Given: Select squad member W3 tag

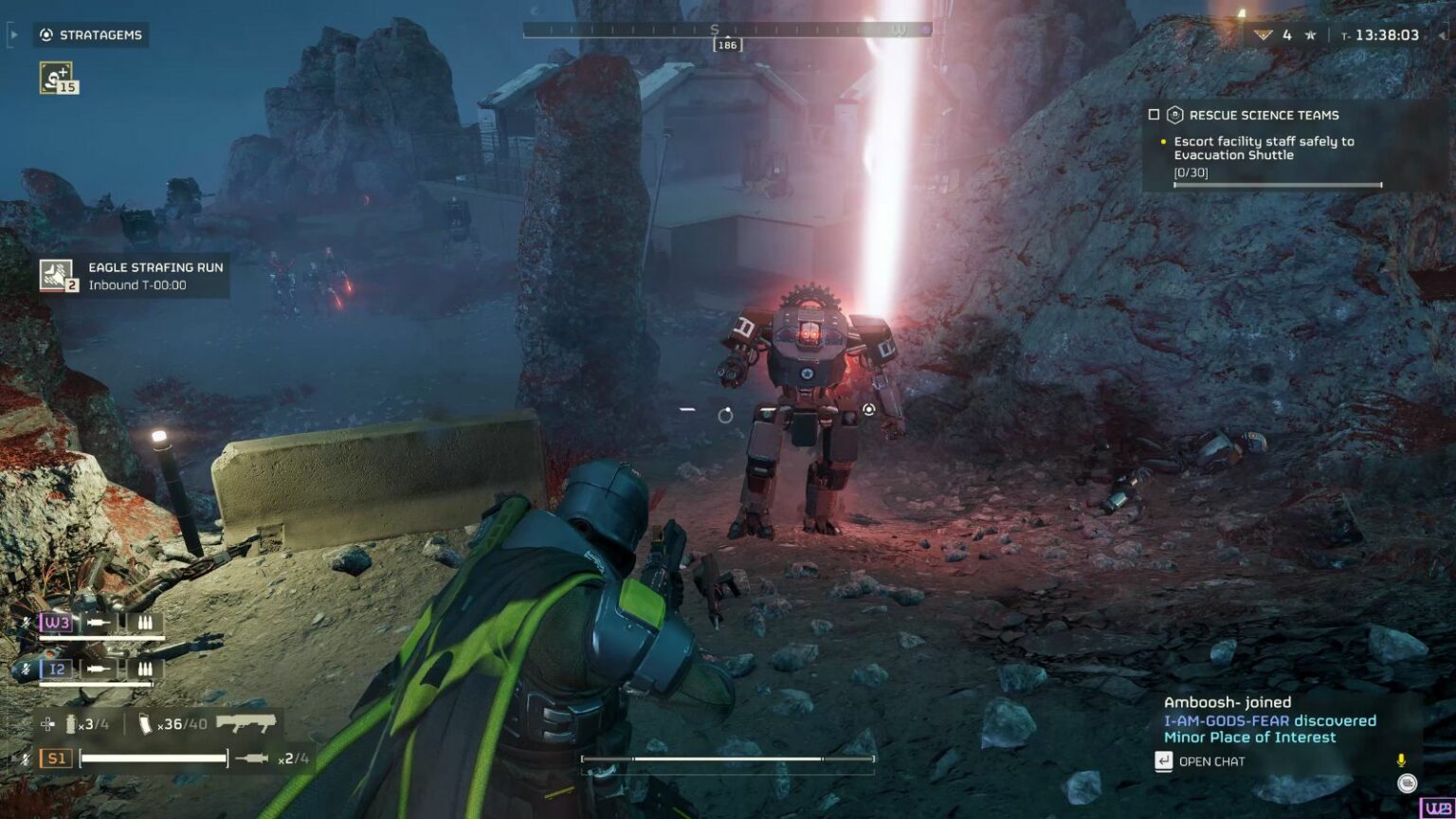Looking at the screenshot, I should pyautogui.click(x=56, y=623).
